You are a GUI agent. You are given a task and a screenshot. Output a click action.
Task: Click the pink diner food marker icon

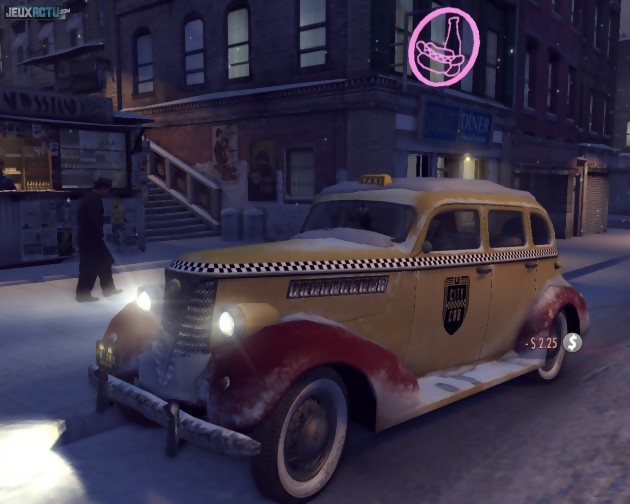pyautogui.click(x=443, y=47)
